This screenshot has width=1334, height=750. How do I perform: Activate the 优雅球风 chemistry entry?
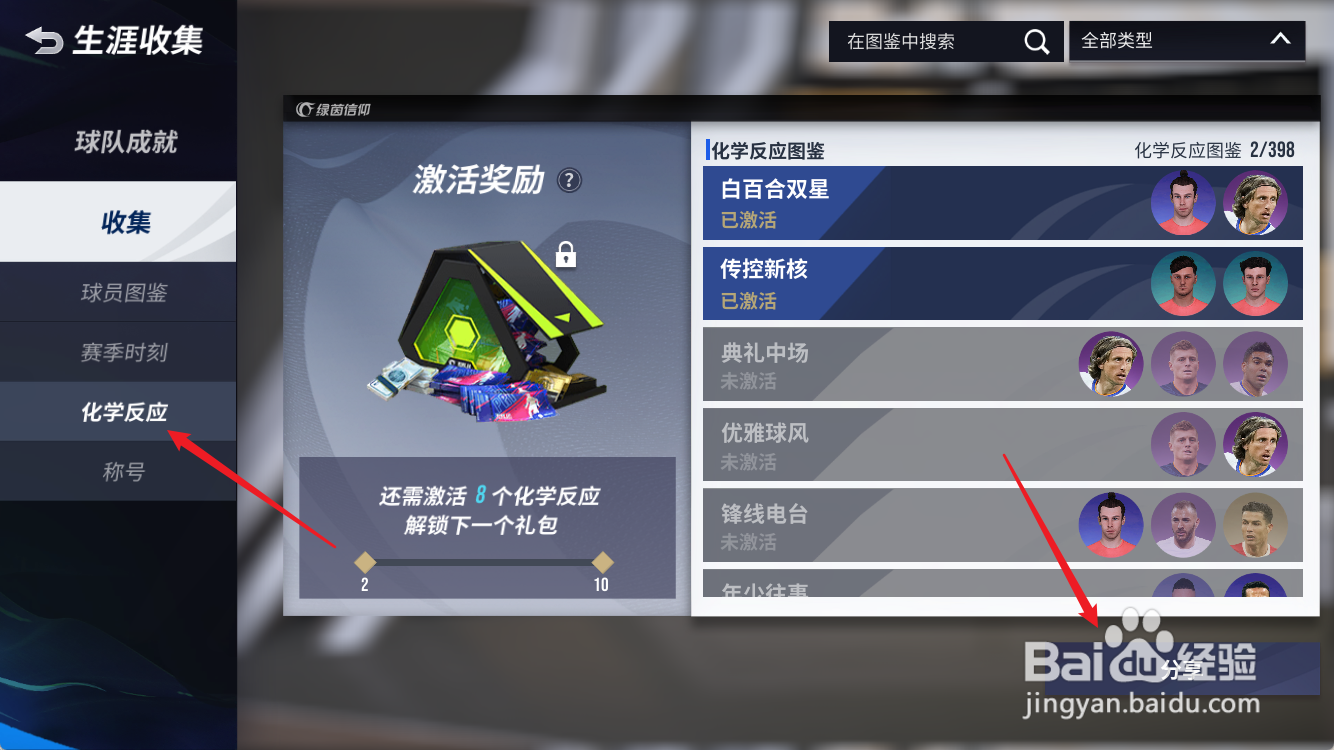tap(900, 444)
